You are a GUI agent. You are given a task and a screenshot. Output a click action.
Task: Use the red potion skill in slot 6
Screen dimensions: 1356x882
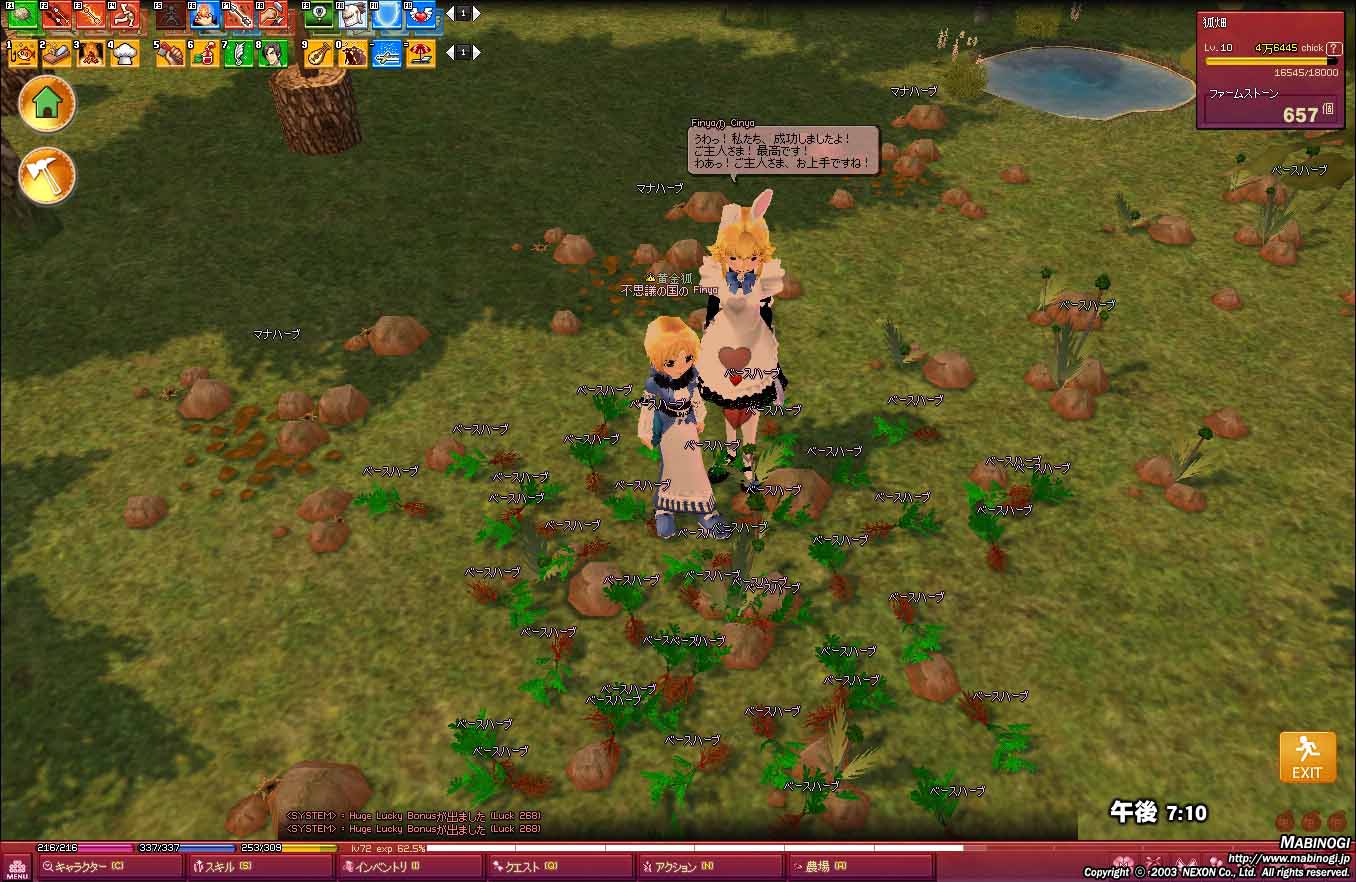tap(205, 53)
